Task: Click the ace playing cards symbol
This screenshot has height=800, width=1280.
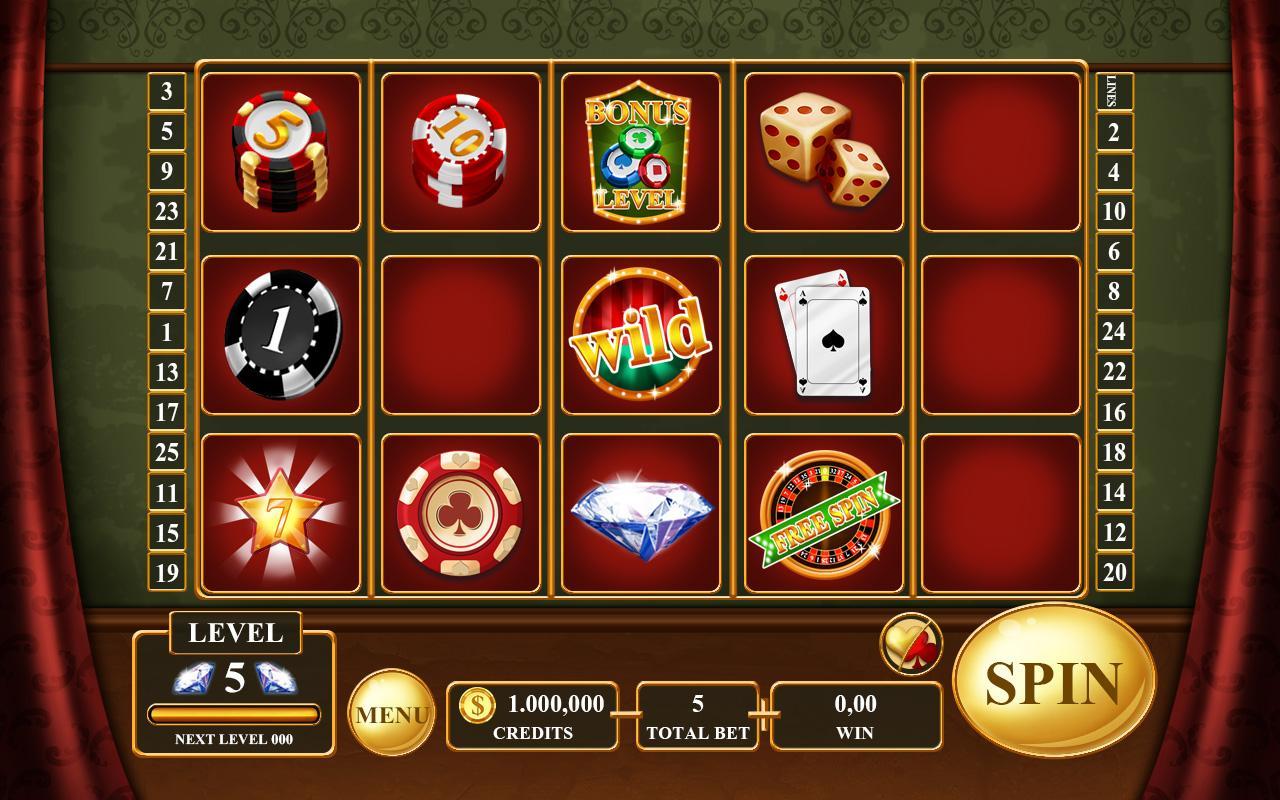Action: point(823,335)
